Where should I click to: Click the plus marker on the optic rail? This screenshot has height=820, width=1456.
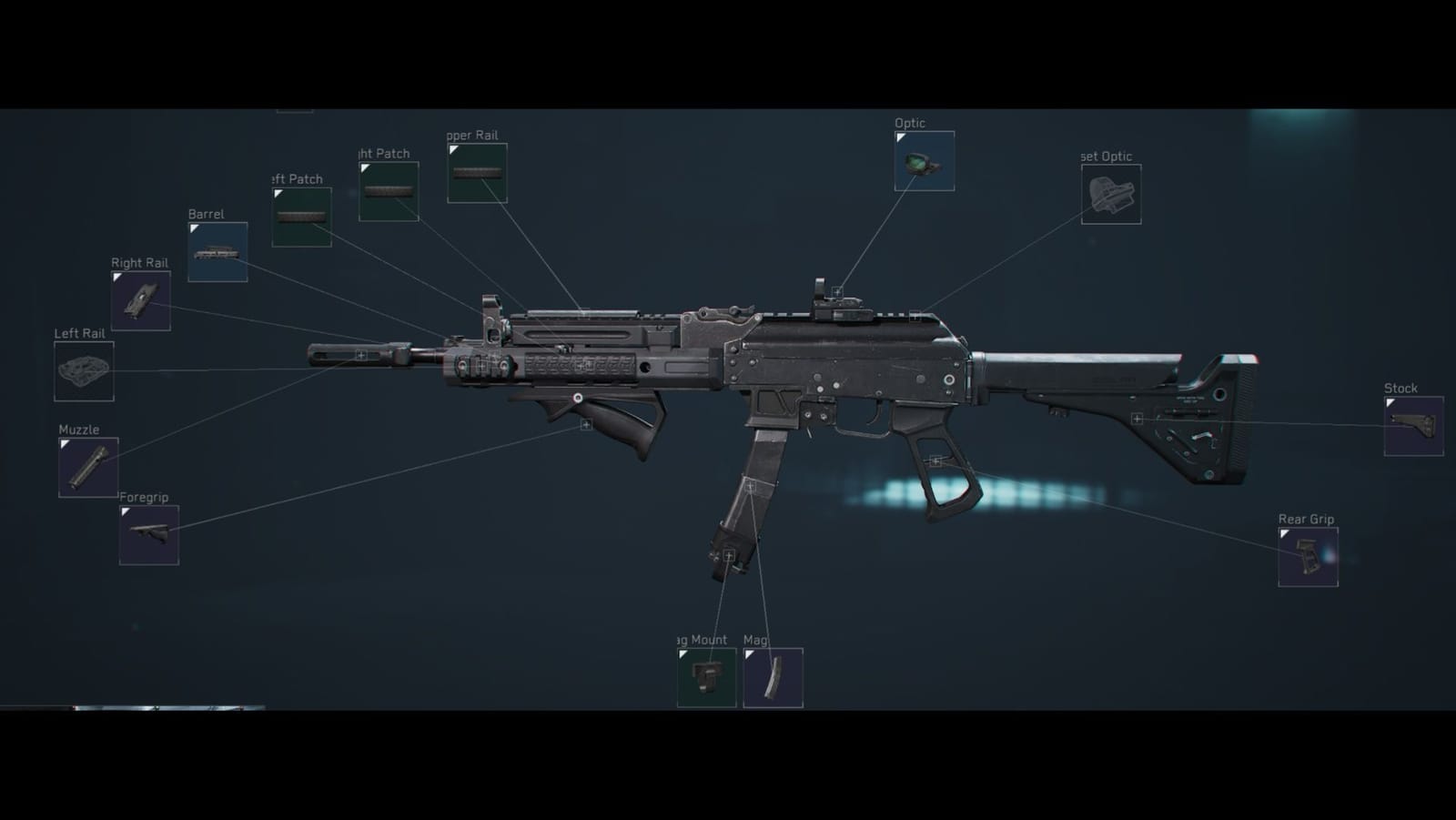(836, 290)
